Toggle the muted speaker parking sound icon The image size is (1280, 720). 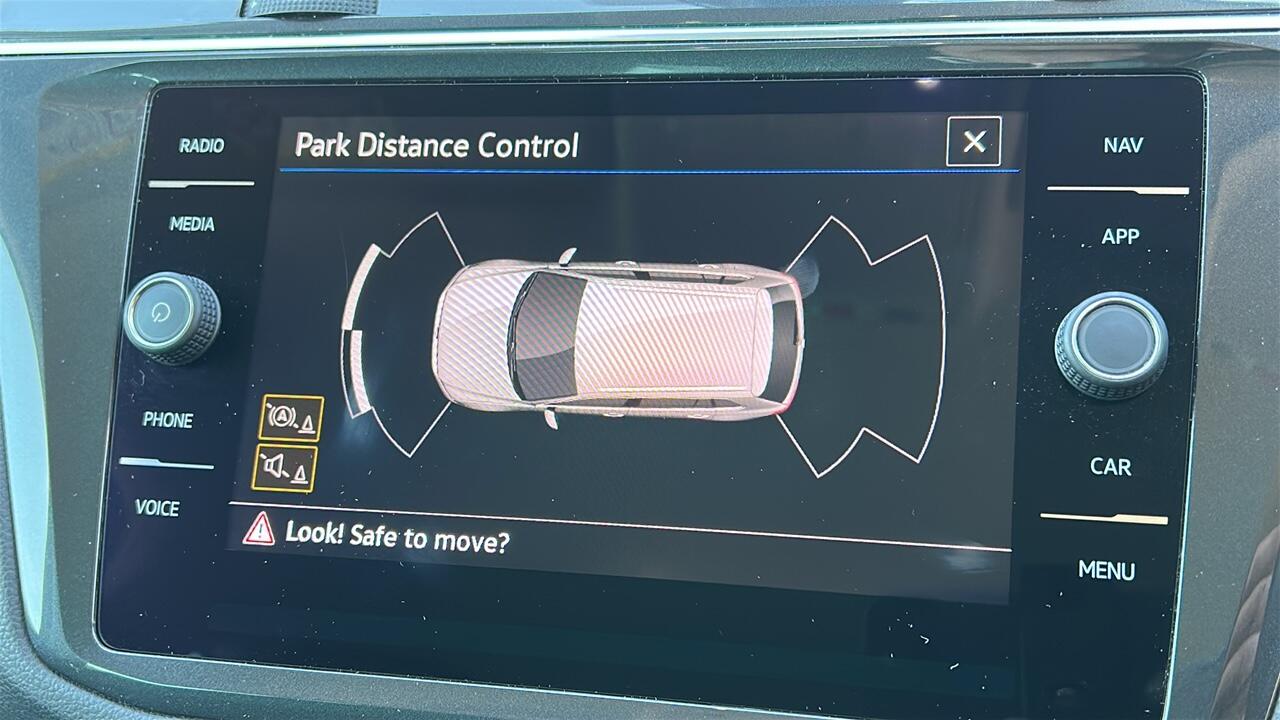(284, 468)
